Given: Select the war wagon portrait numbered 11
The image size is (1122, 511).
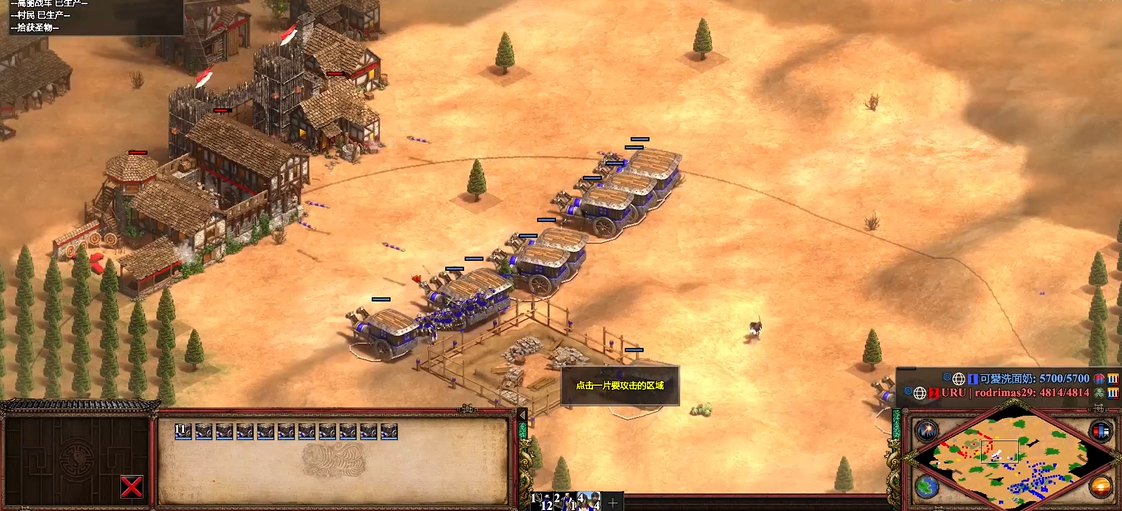Looking at the screenshot, I should click(x=183, y=431).
